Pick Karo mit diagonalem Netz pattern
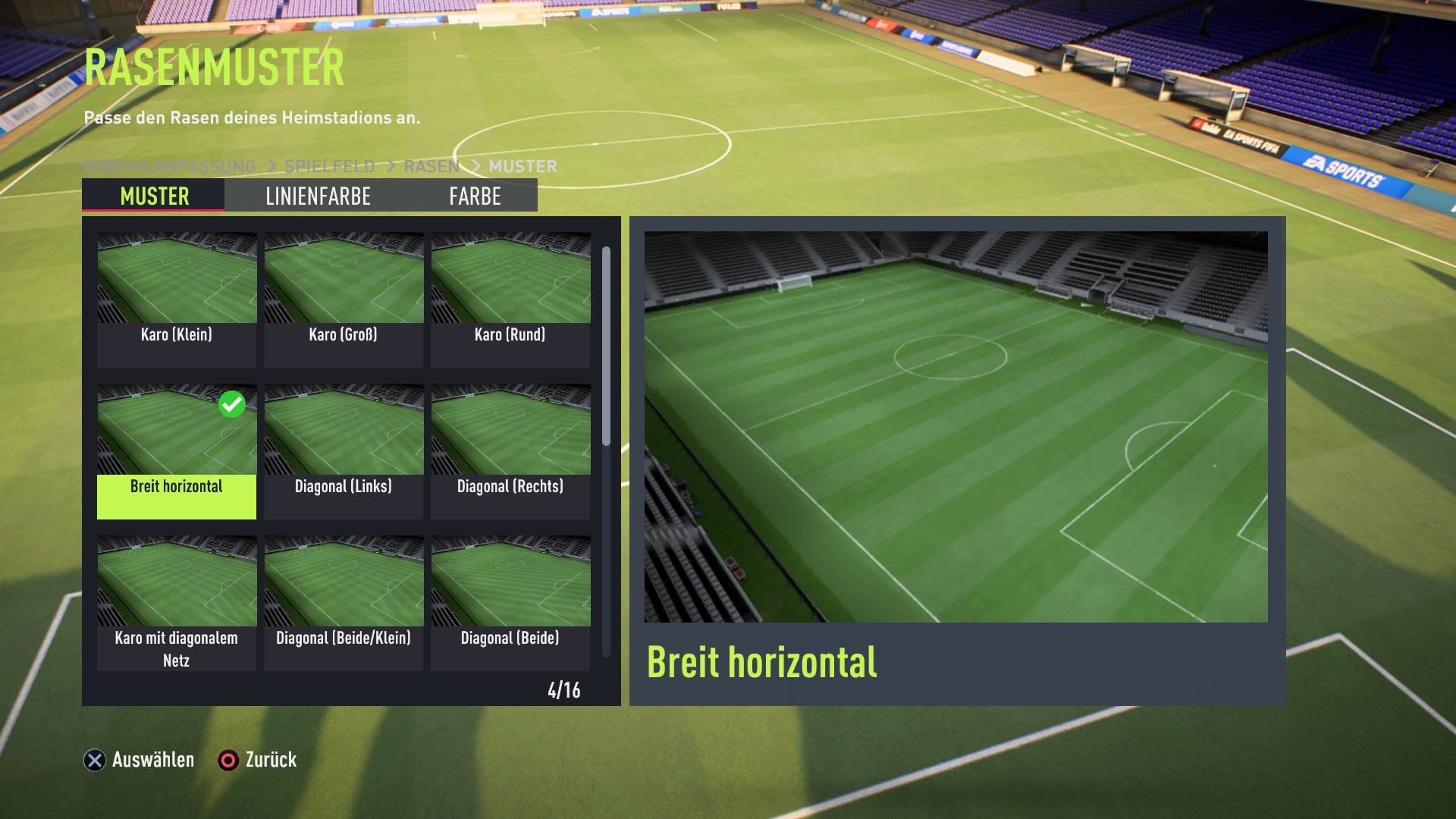The height and width of the screenshot is (819, 1456). pos(177,603)
